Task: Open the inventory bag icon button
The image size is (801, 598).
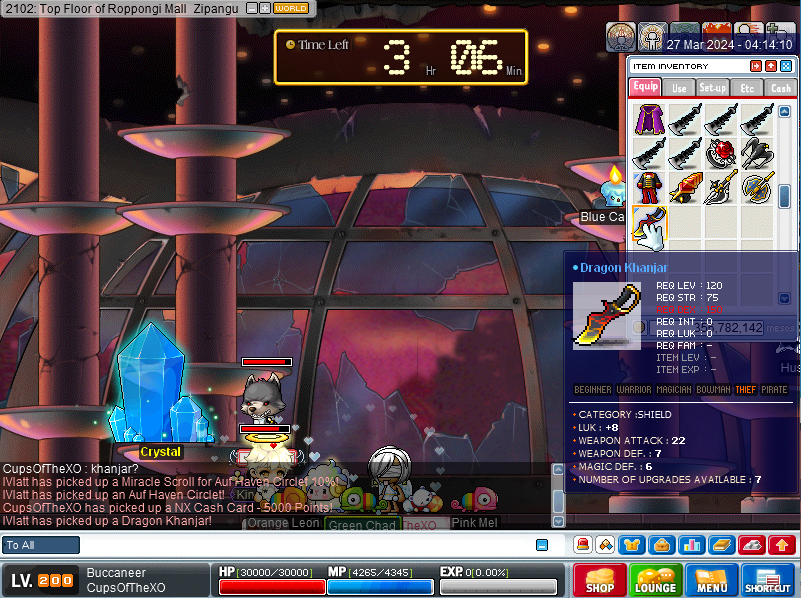Action: pos(661,545)
